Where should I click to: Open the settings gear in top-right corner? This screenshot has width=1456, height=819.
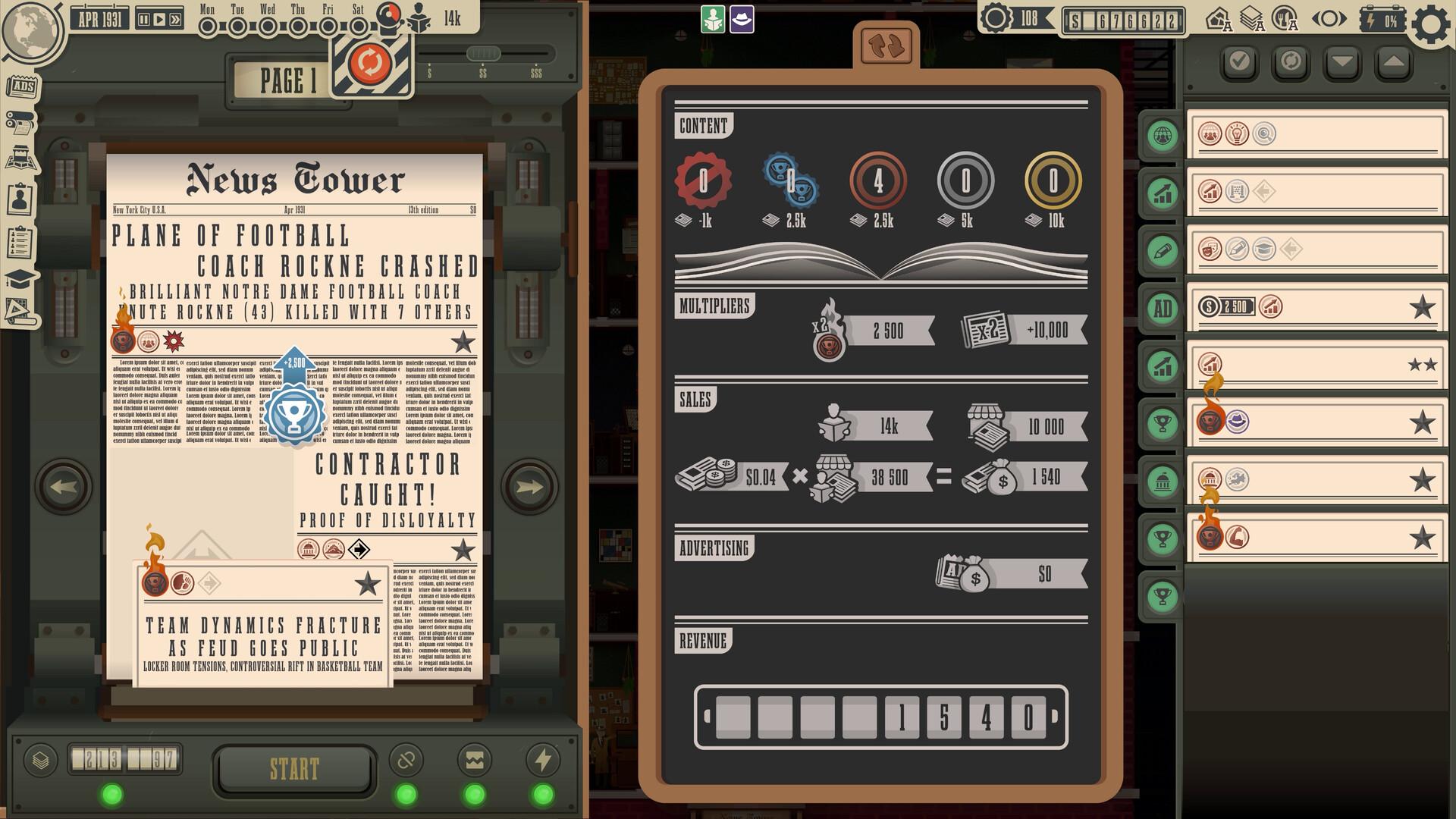tap(1430, 24)
